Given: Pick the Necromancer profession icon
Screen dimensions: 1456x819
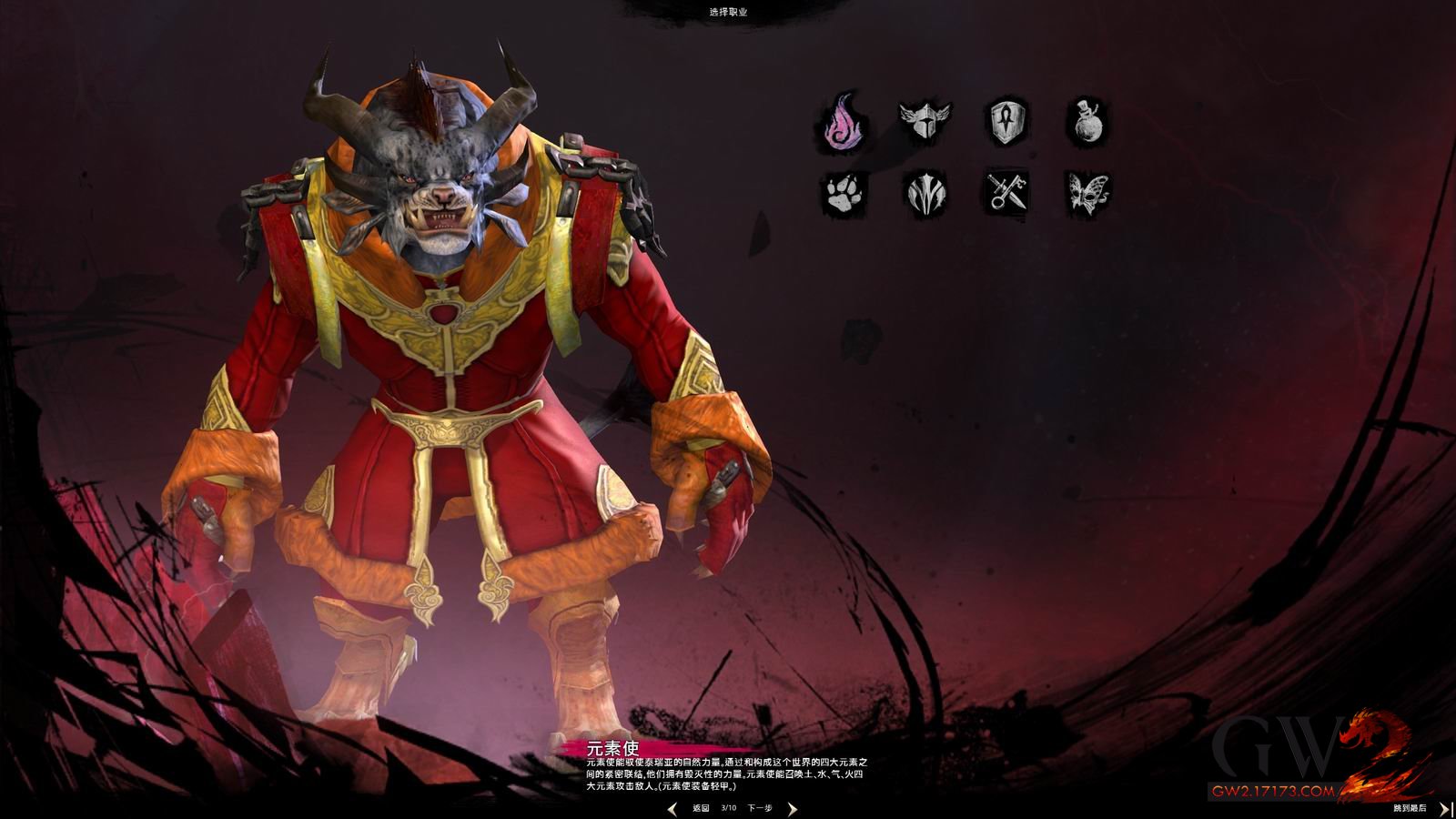Looking at the screenshot, I should [925, 194].
